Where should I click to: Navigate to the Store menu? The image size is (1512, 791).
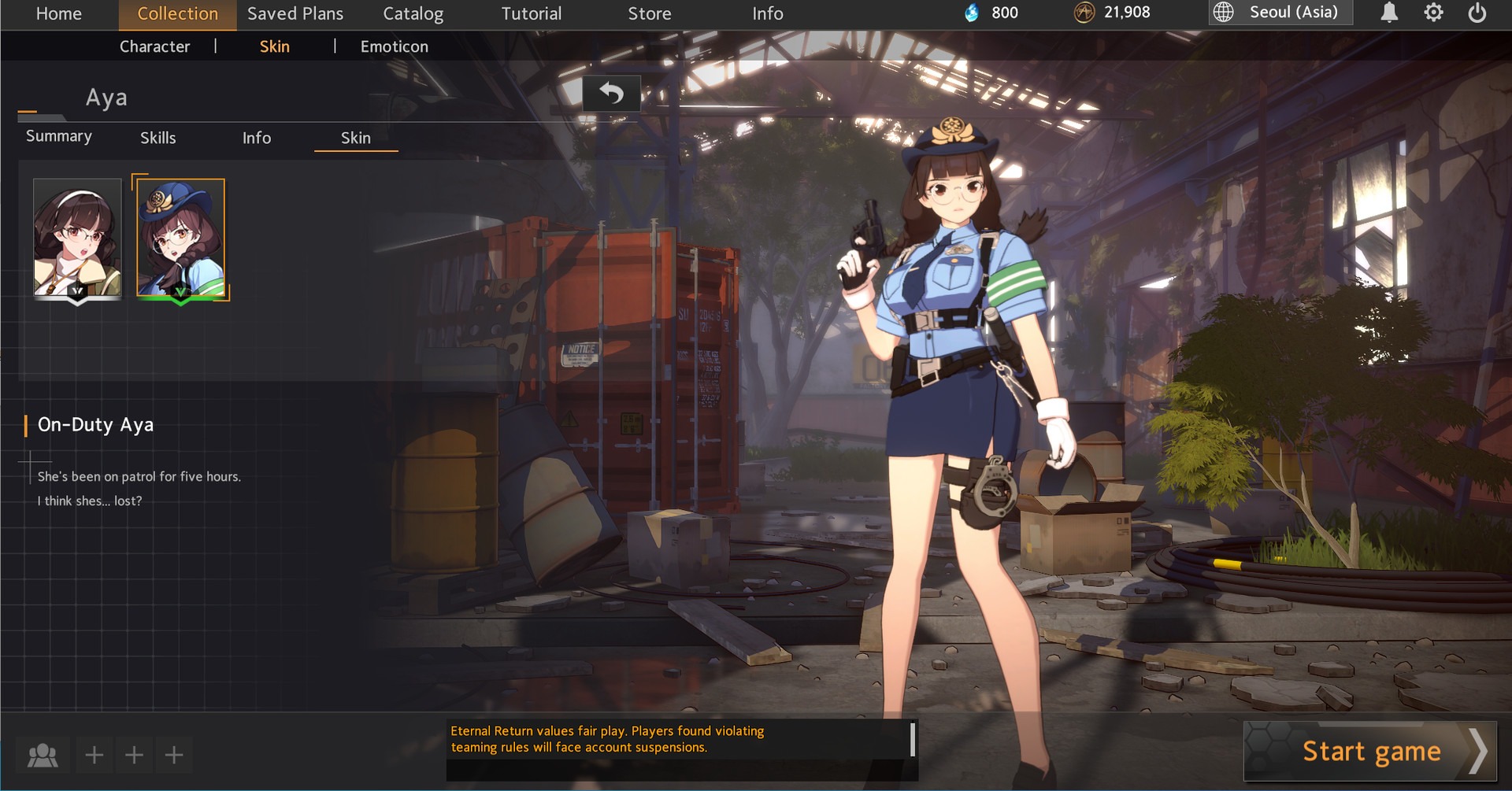click(x=648, y=13)
